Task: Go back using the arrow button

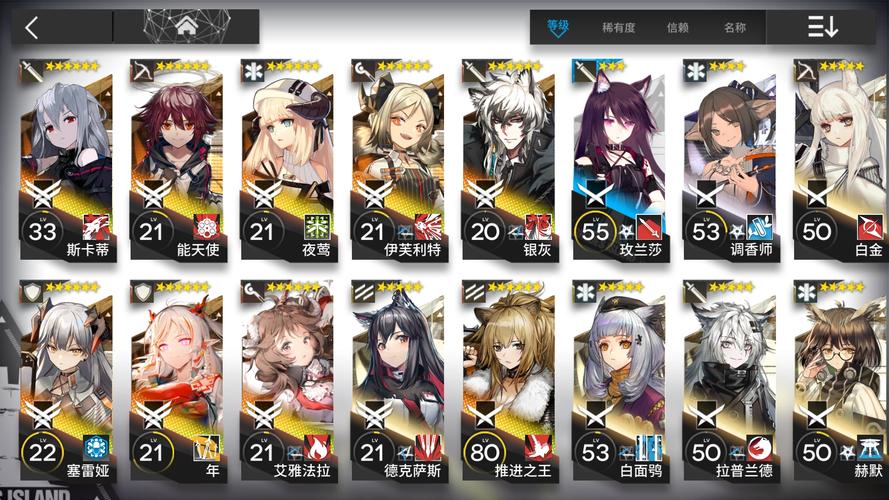Action: click(32, 27)
